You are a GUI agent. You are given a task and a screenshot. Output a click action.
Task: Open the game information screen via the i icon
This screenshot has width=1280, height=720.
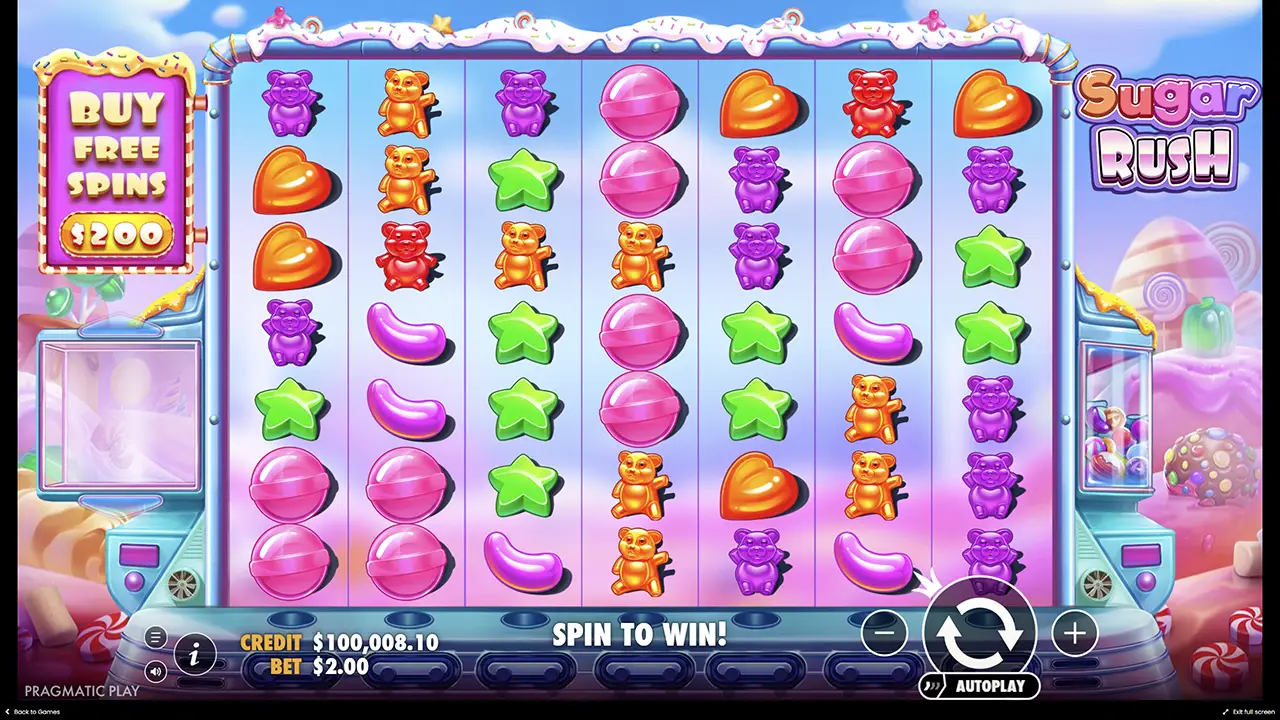[196, 655]
